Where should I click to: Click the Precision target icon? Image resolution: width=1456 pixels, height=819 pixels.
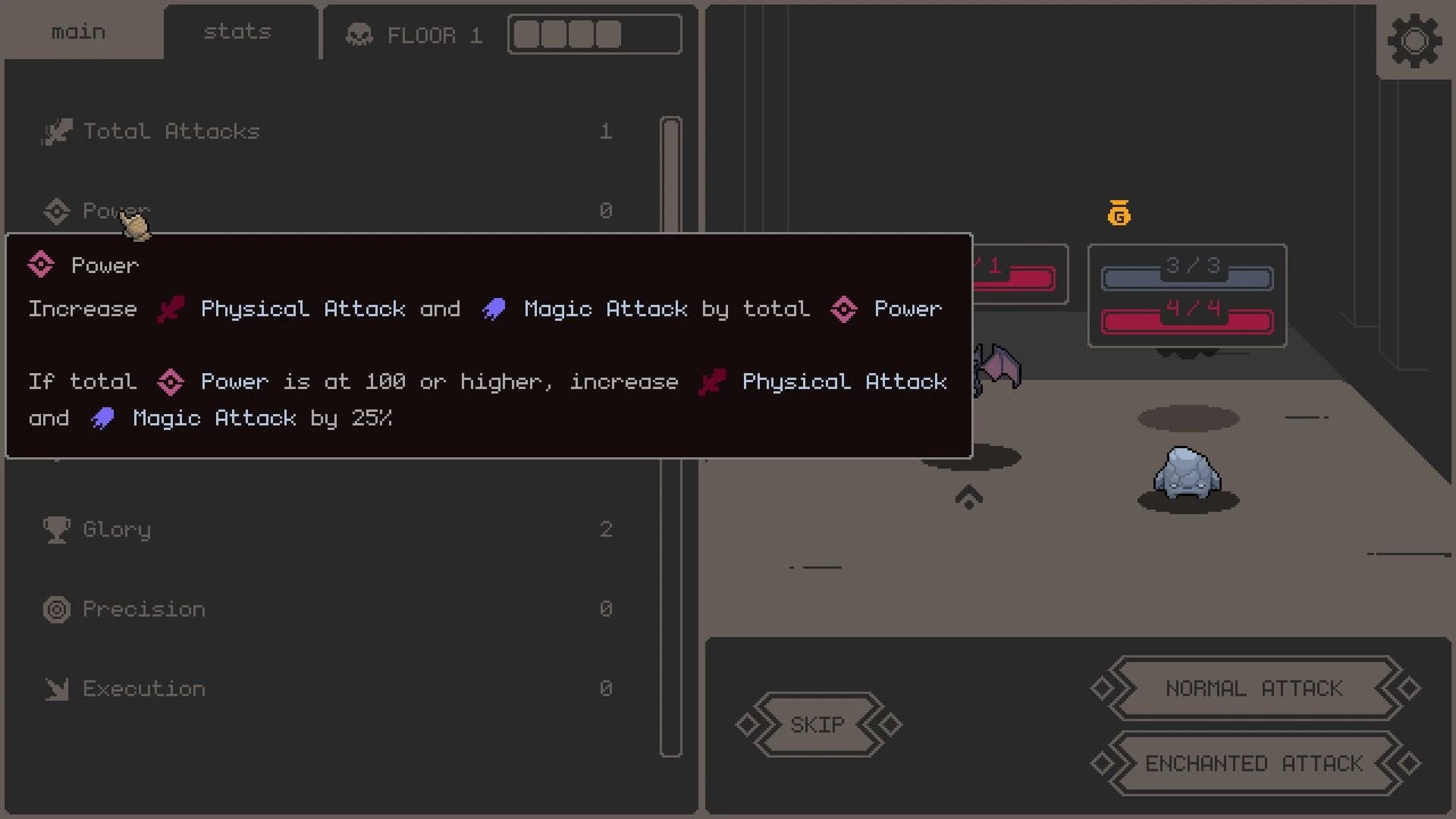(56, 609)
